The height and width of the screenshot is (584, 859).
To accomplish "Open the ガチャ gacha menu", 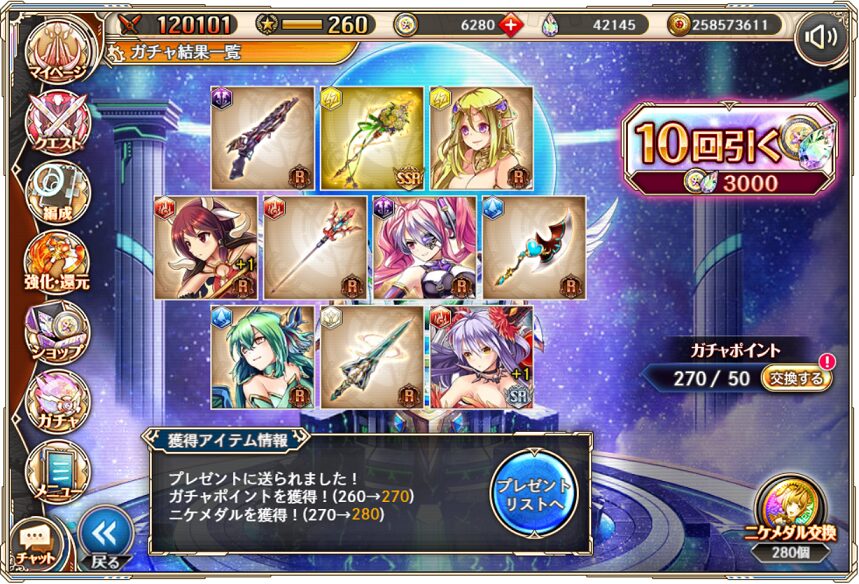I will click(57, 400).
